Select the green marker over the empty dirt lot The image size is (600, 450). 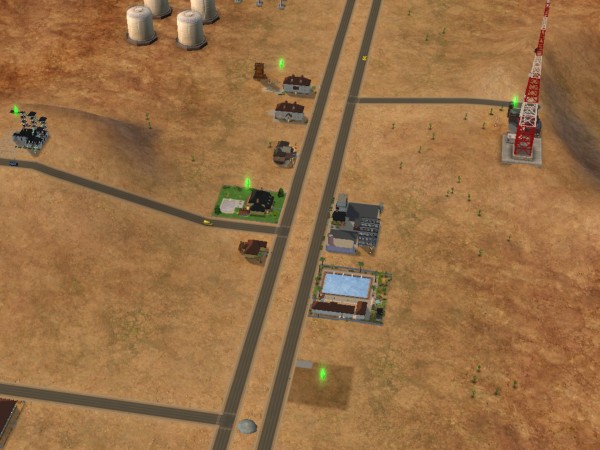tap(322, 374)
